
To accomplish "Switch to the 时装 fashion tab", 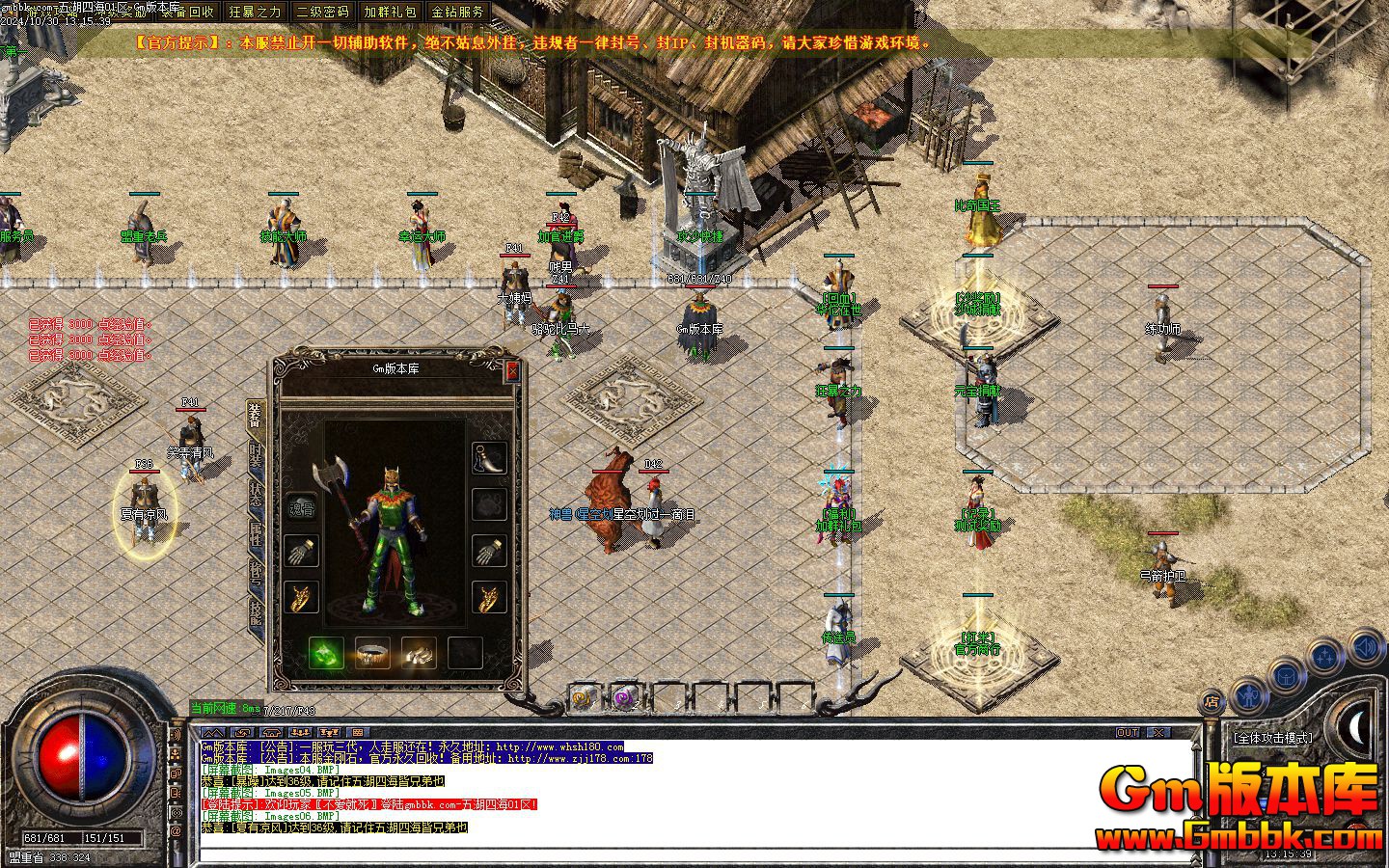I will click(x=256, y=460).
